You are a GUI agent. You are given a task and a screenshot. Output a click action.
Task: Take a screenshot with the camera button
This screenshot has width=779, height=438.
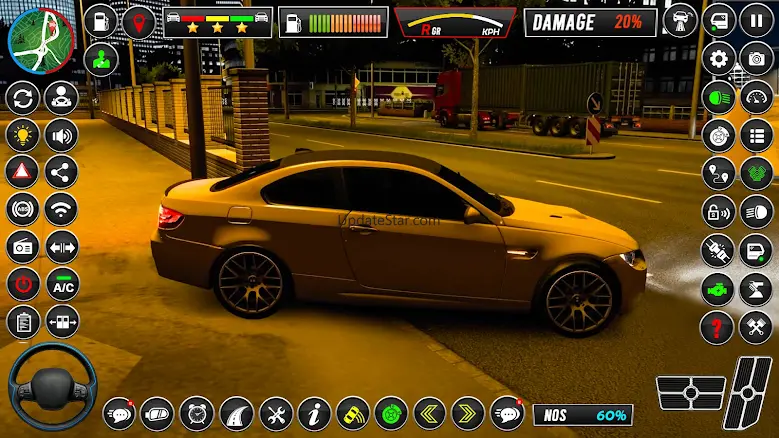(756, 58)
